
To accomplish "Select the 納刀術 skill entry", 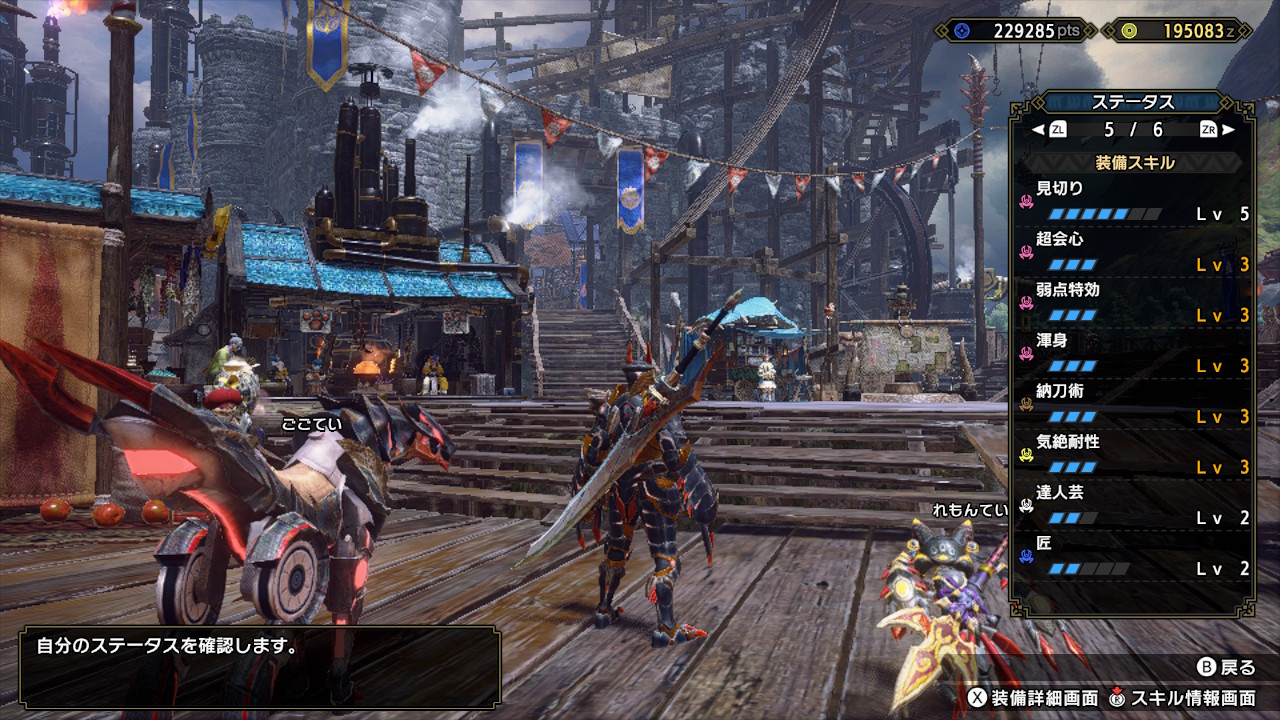I will click(x=1134, y=403).
